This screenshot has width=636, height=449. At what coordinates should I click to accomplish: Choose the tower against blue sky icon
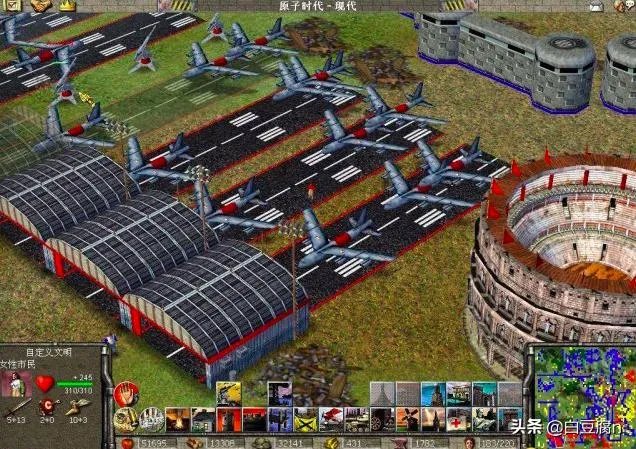pos(433,392)
